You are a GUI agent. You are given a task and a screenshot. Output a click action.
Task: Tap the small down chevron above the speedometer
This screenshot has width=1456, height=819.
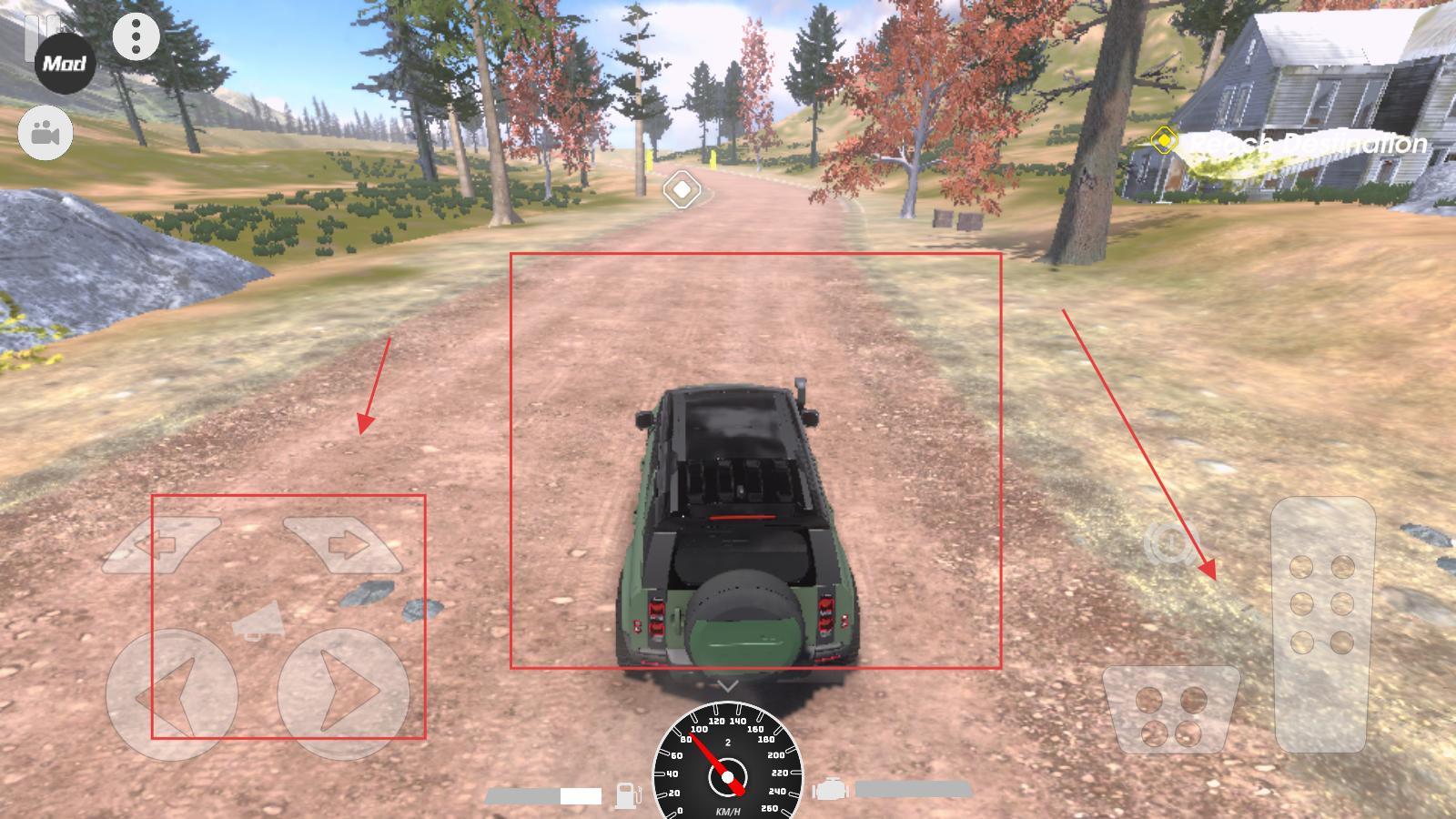pyautogui.click(x=726, y=685)
